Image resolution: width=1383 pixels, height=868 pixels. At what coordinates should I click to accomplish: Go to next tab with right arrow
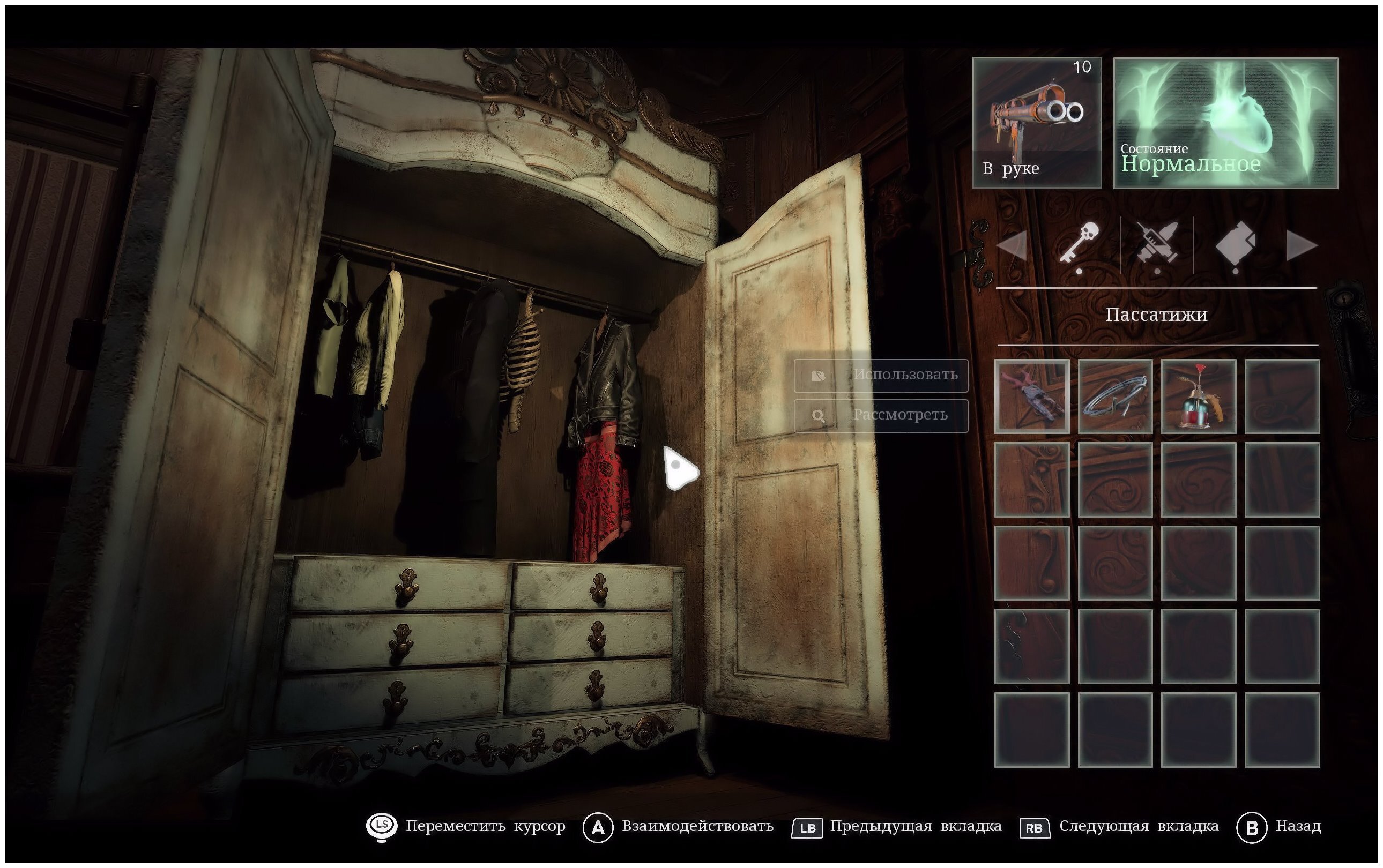(1302, 247)
